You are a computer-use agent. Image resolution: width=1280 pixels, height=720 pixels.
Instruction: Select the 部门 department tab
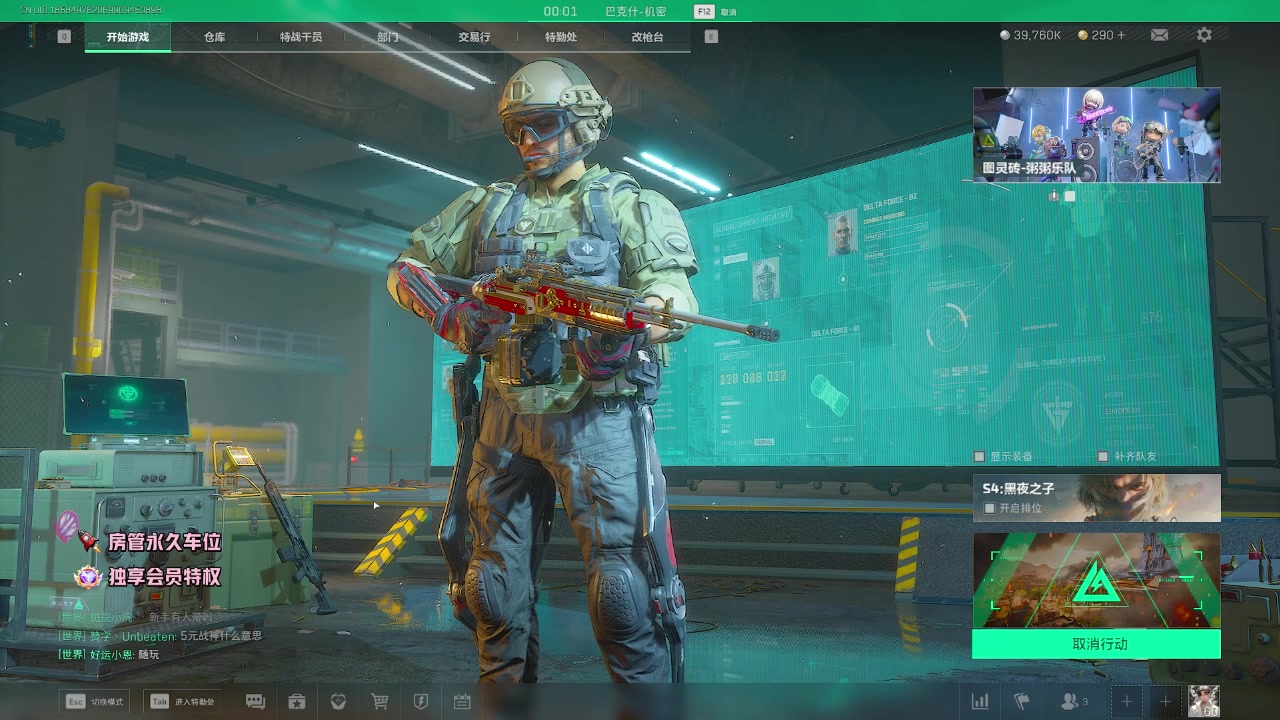coord(388,37)
